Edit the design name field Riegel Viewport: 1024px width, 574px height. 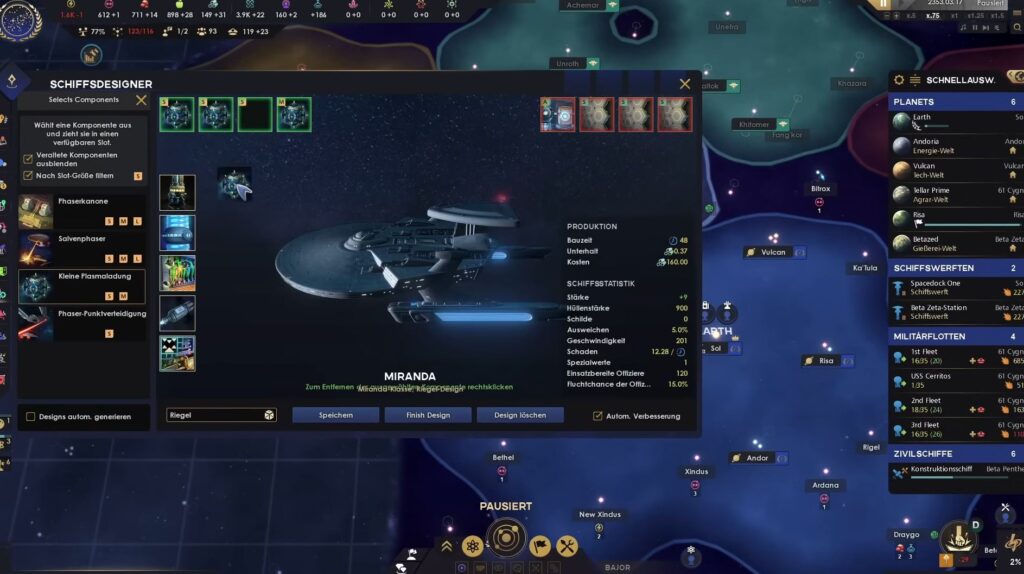click(213, 415)
